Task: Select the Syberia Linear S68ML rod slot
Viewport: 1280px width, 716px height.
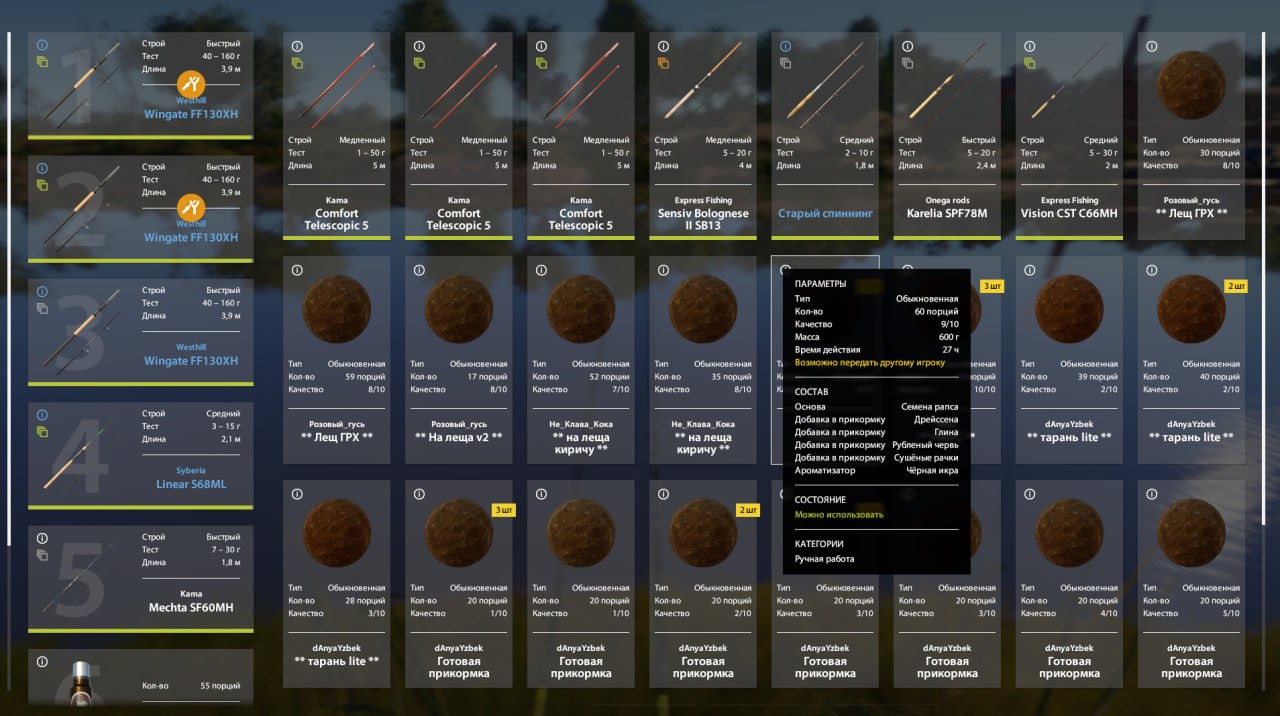Action: tap(140, 455)
